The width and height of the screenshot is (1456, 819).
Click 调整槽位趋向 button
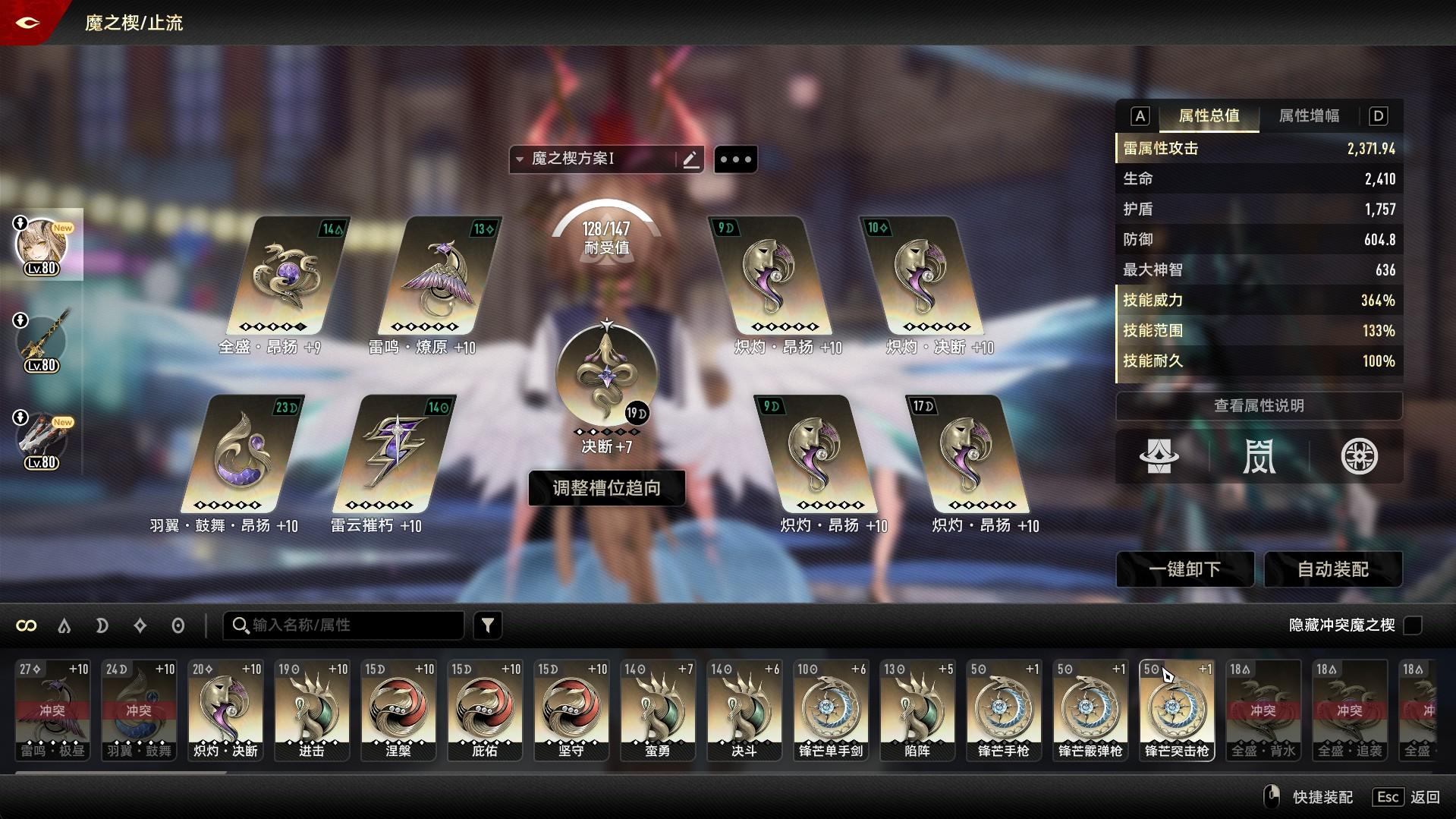point(606,488)
